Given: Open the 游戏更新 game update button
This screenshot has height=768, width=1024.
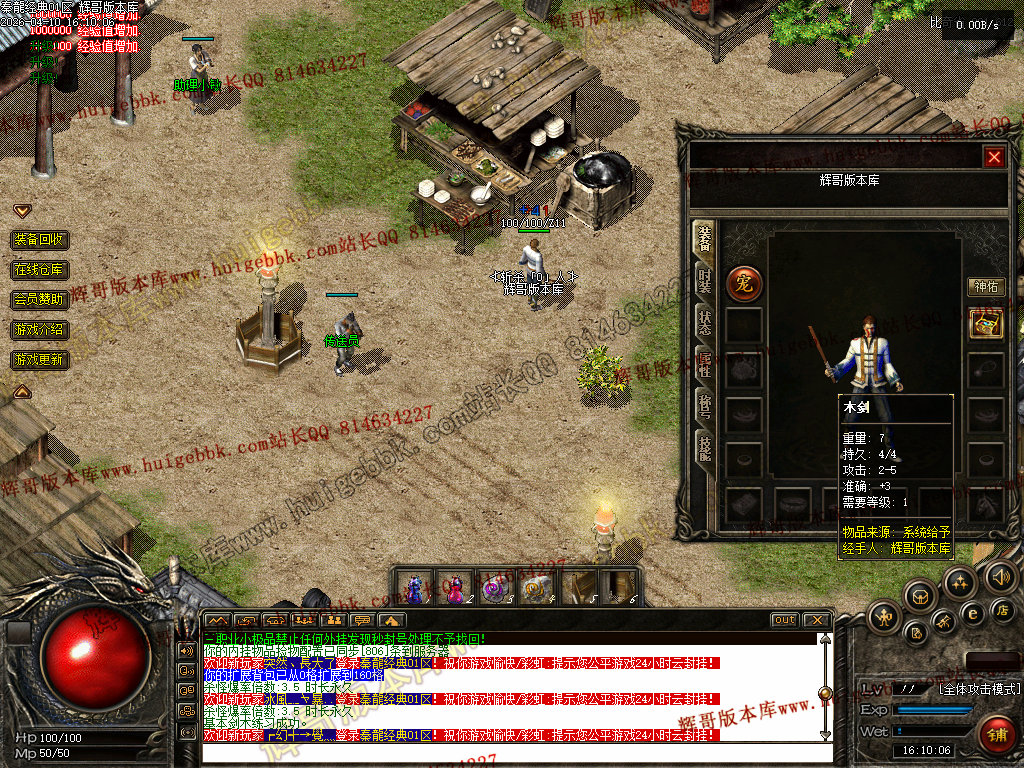Looking at the screenshot, I should pyautogui.click(x=40, y=359).
